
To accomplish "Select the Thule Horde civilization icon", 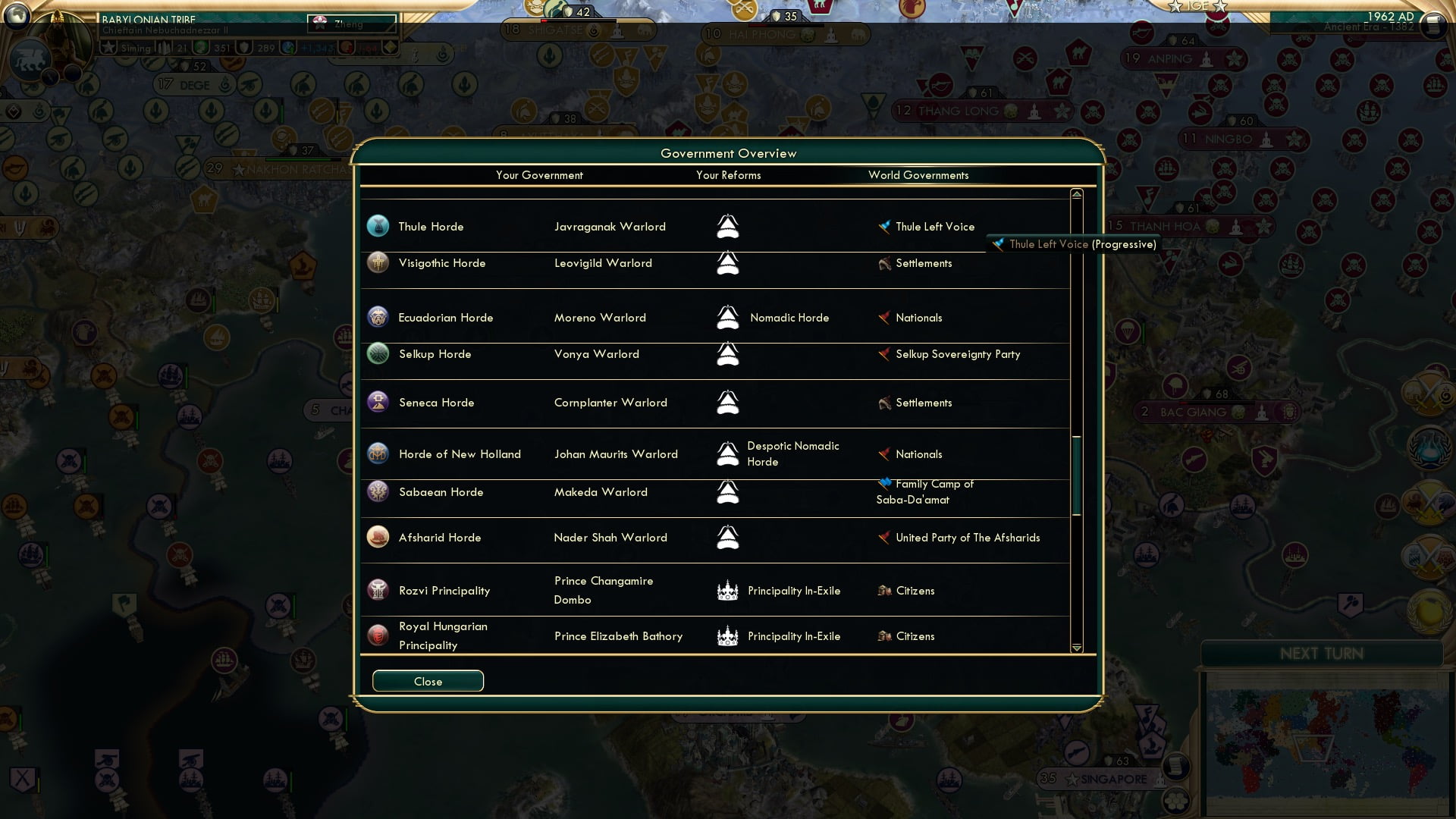I will click(x=378, y=225).
